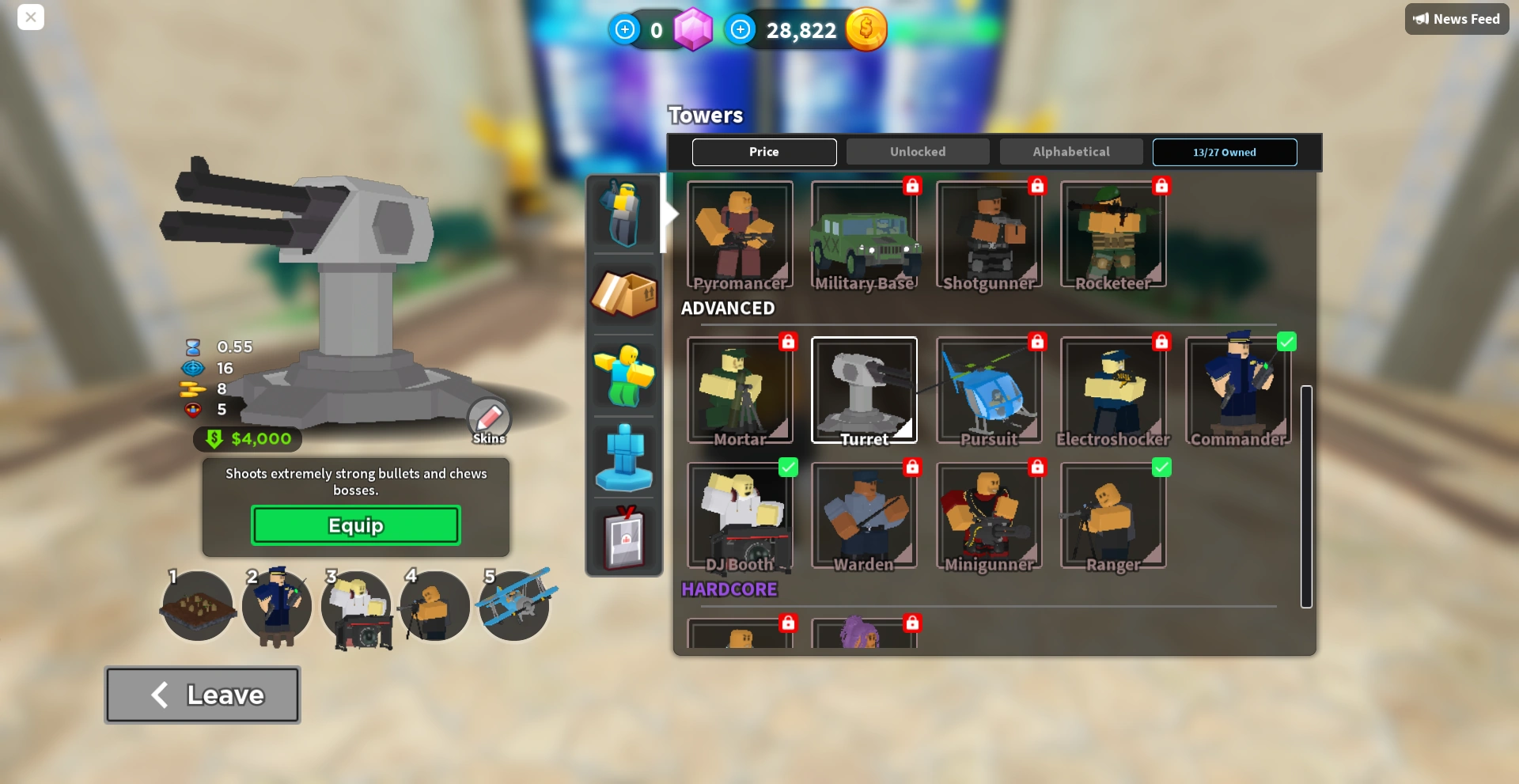Open the badge card panel at sidebar bottom
The image size is (1519, 784).
[624, 540]
